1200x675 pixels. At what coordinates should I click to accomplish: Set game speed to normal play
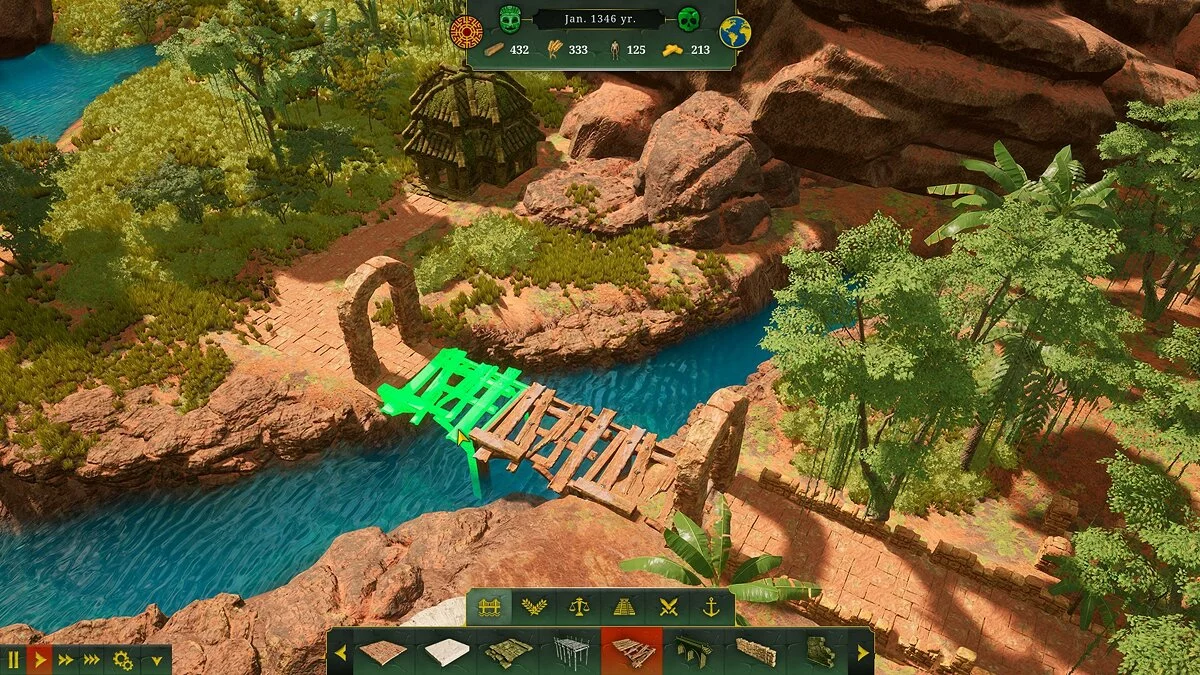[40, 660]
